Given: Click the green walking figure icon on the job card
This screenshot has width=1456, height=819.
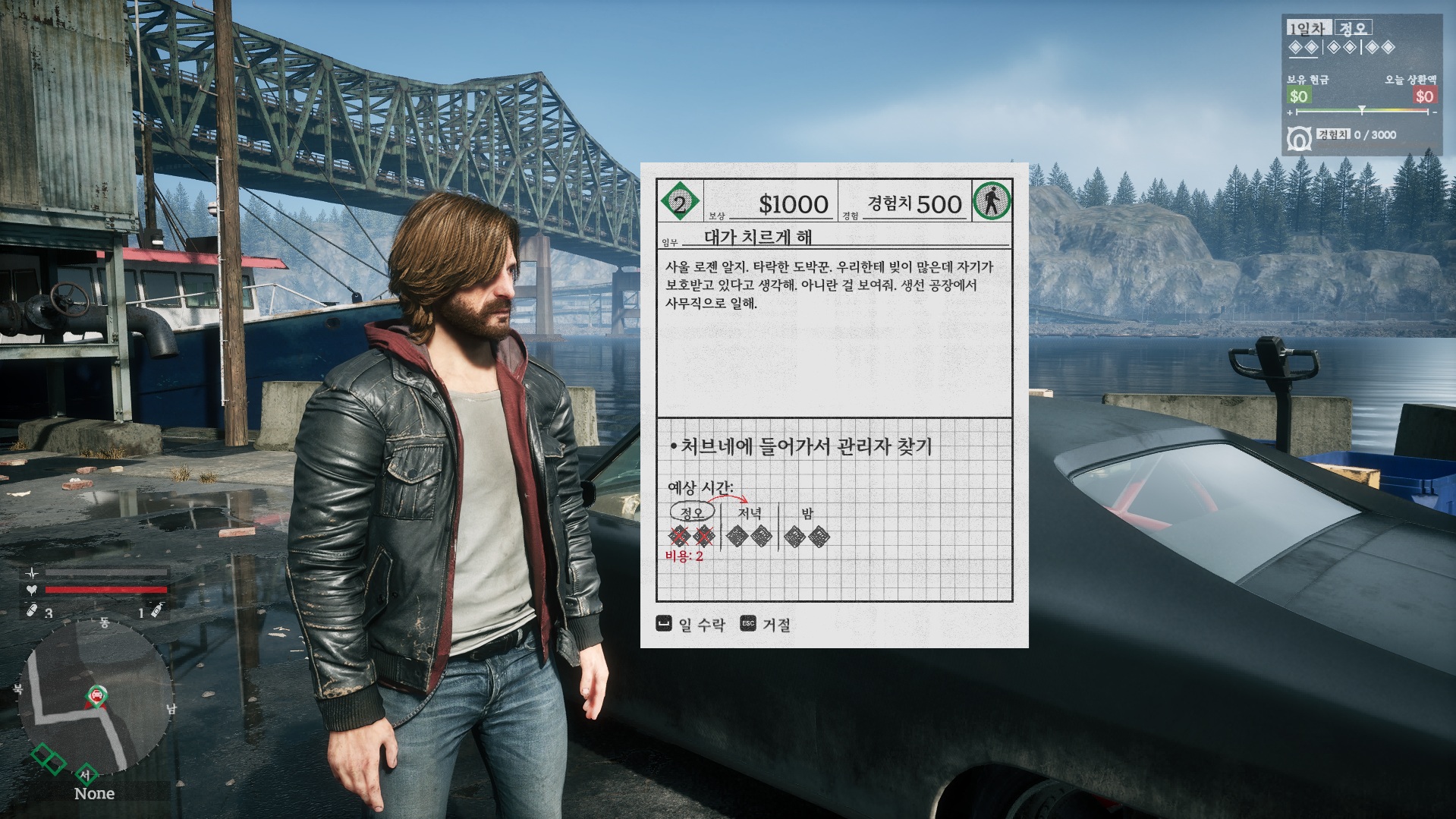Looking at the screenshot, I should pos(992,202).
